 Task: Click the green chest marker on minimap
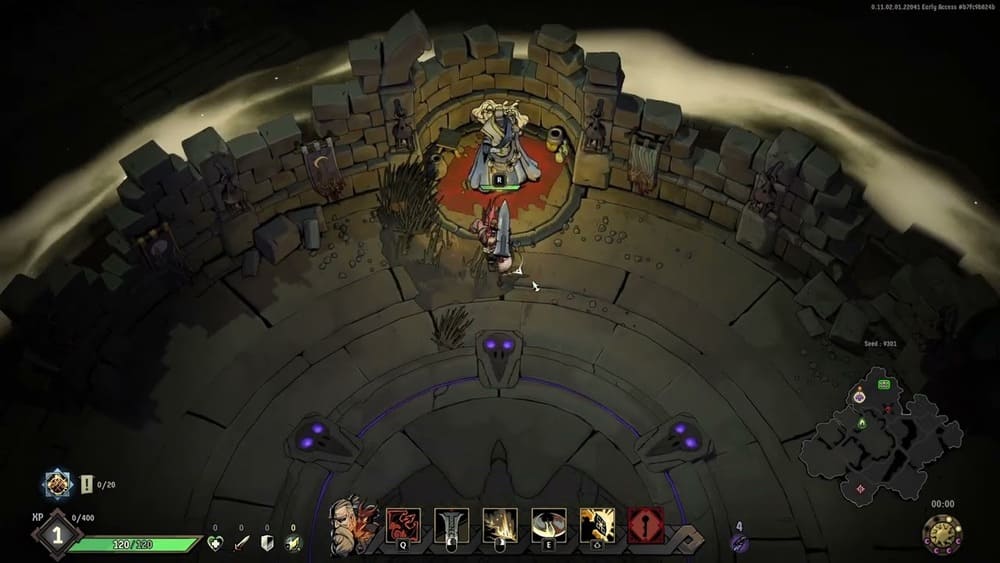[x=884, y=384]
